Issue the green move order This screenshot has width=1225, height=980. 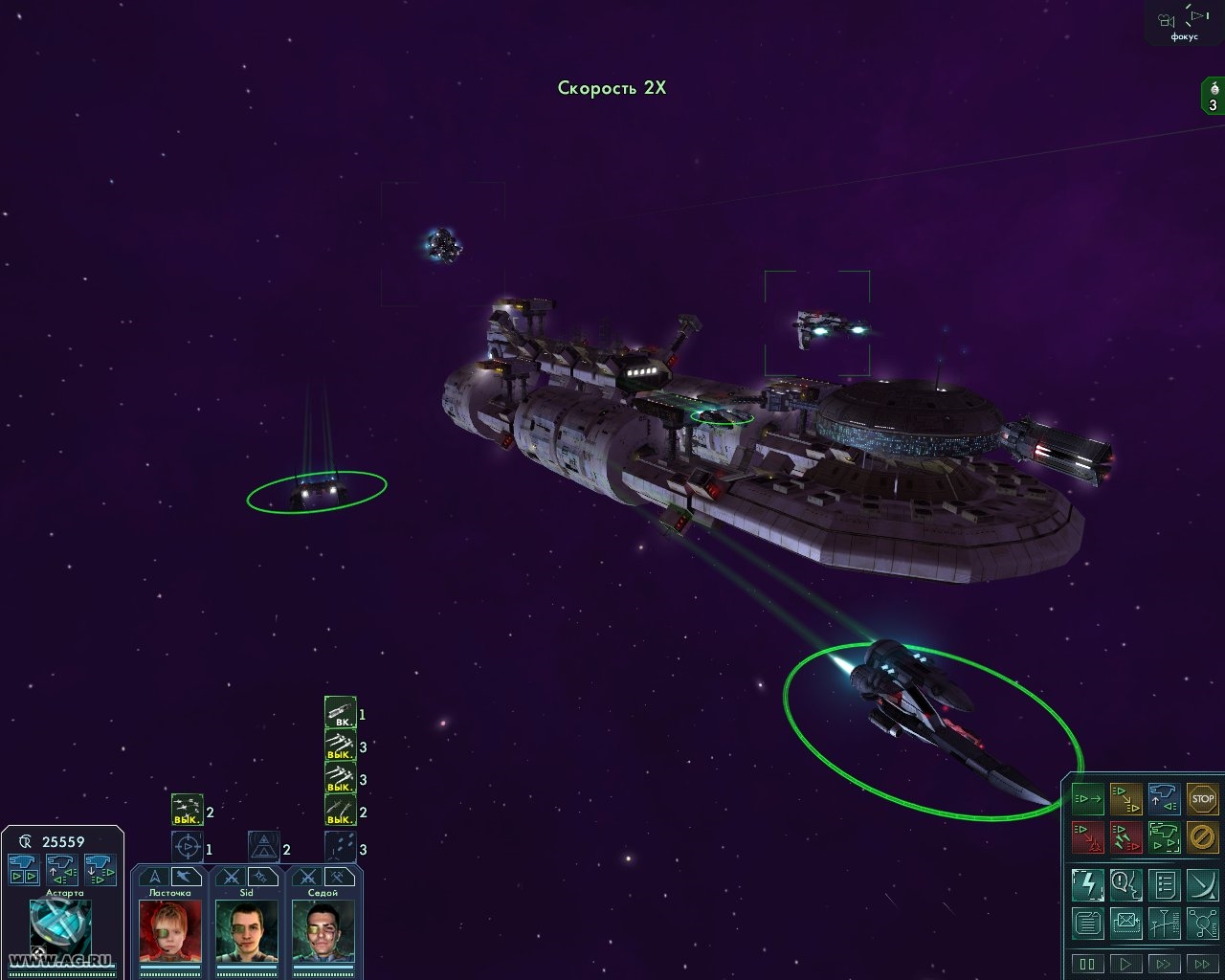[1087, 798]
